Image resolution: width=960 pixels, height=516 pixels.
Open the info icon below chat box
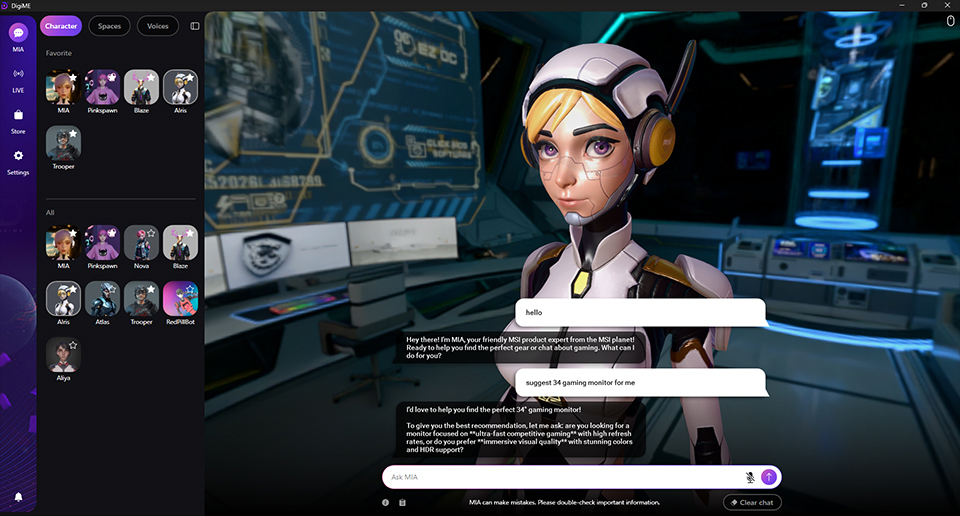point(386,502)
